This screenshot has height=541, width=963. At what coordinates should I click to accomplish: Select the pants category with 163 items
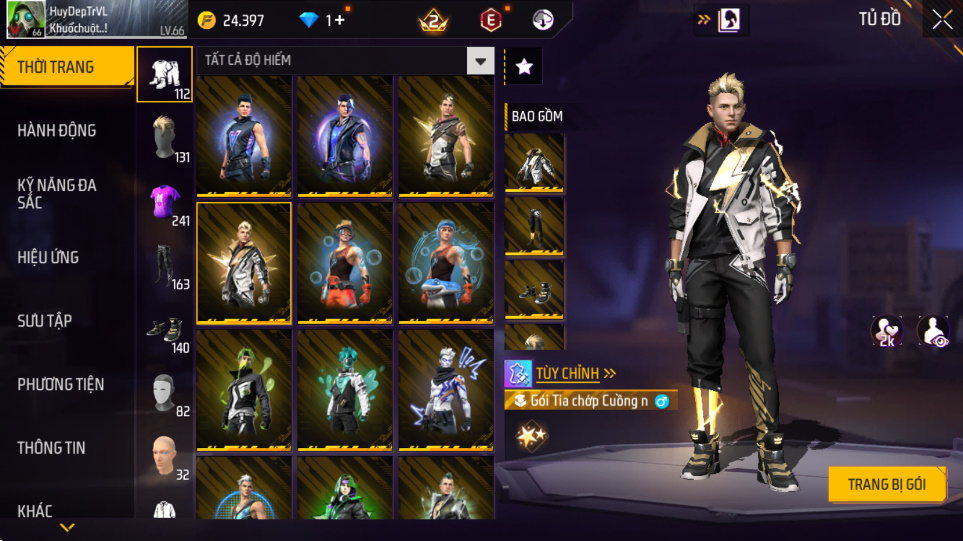point(164,265)
